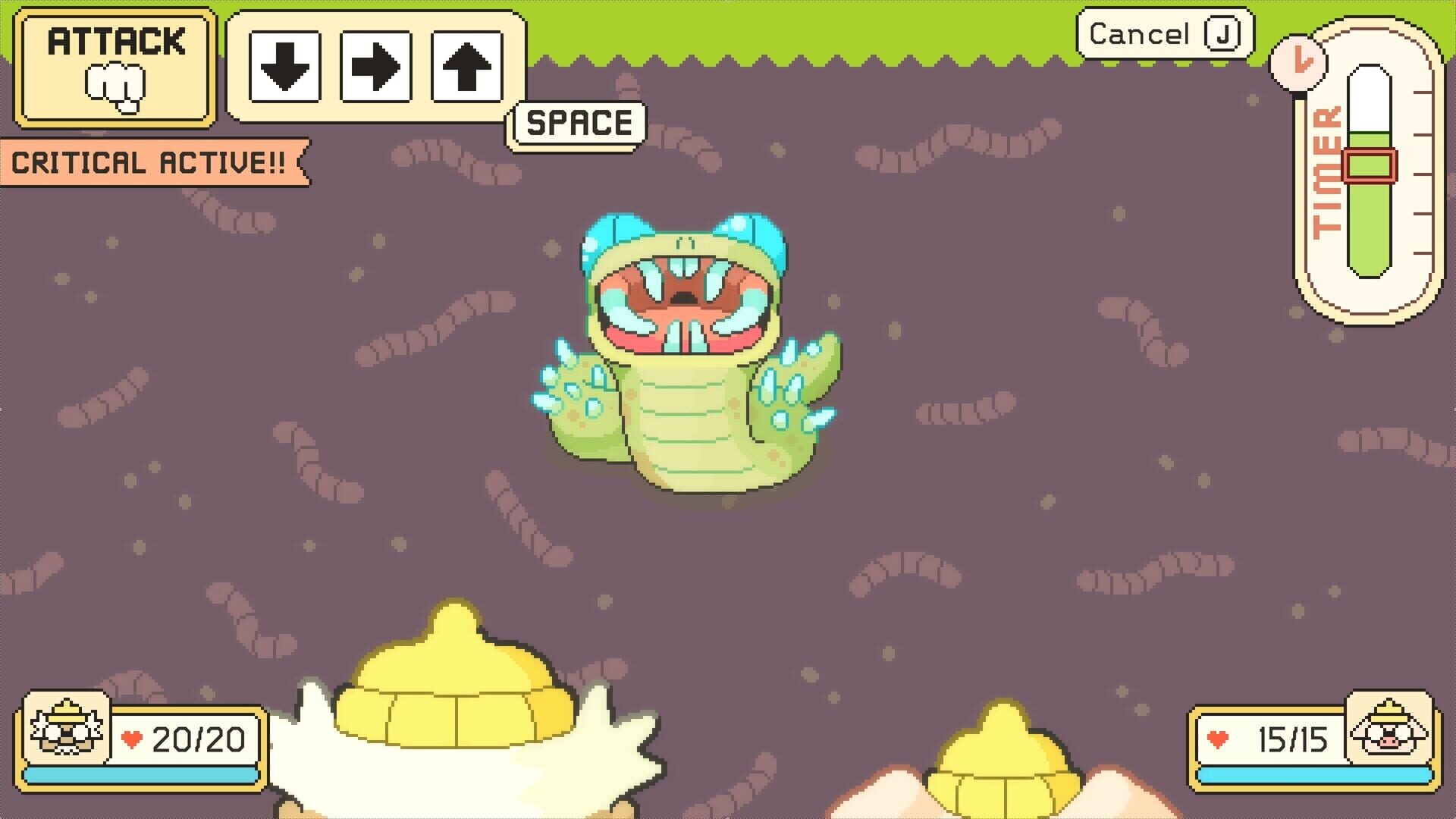Select the SPACE key prompt

(x=576, y=123)
